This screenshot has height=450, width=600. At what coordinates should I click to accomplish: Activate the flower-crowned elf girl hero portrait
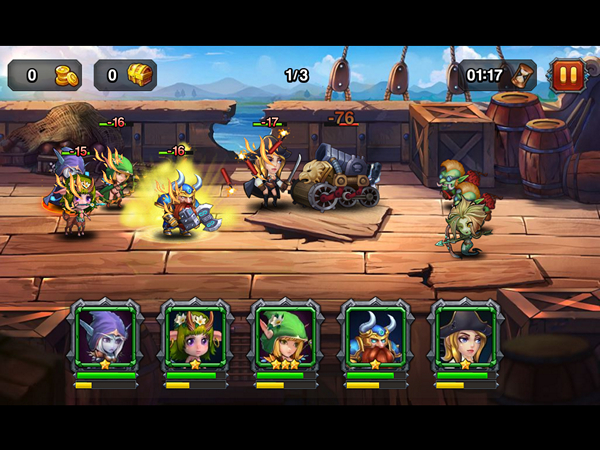pyautogui.click(x=195, y=337)
